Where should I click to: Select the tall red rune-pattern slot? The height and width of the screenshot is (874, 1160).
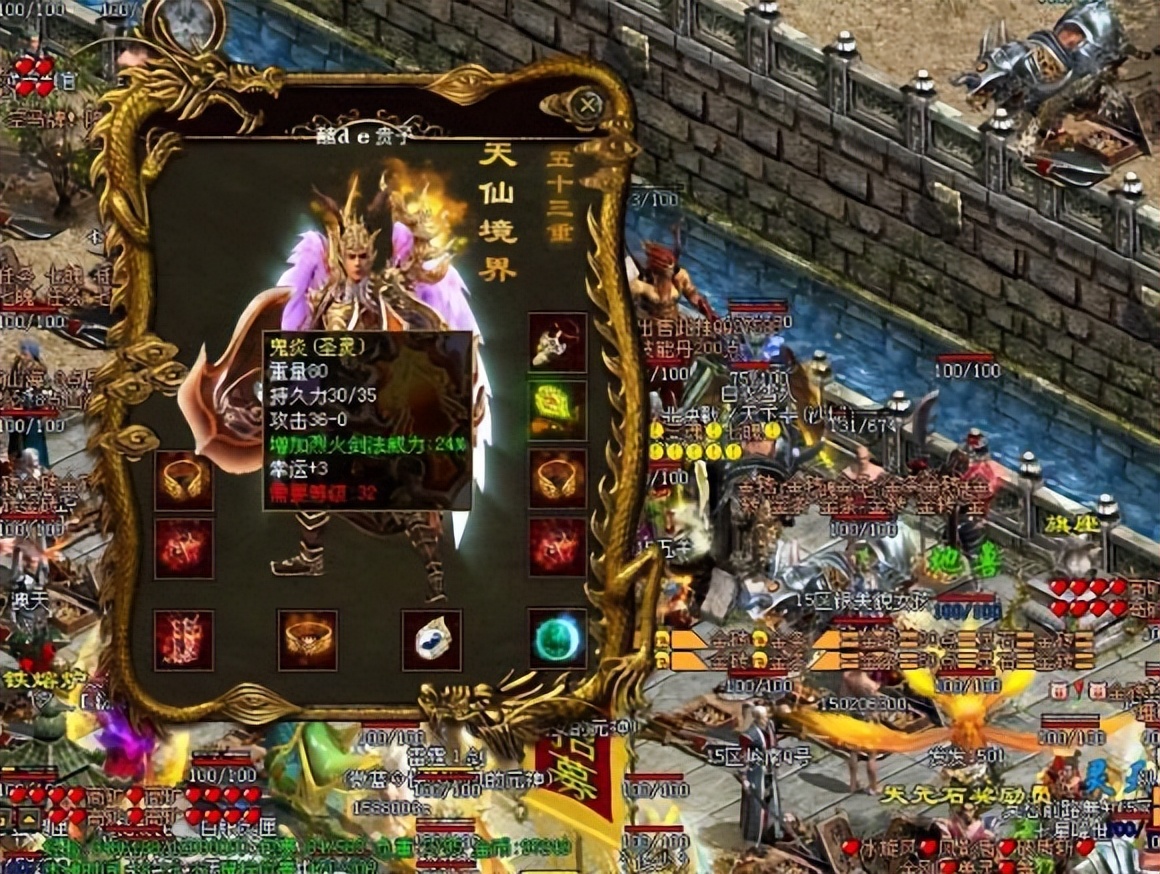[184, 640]
